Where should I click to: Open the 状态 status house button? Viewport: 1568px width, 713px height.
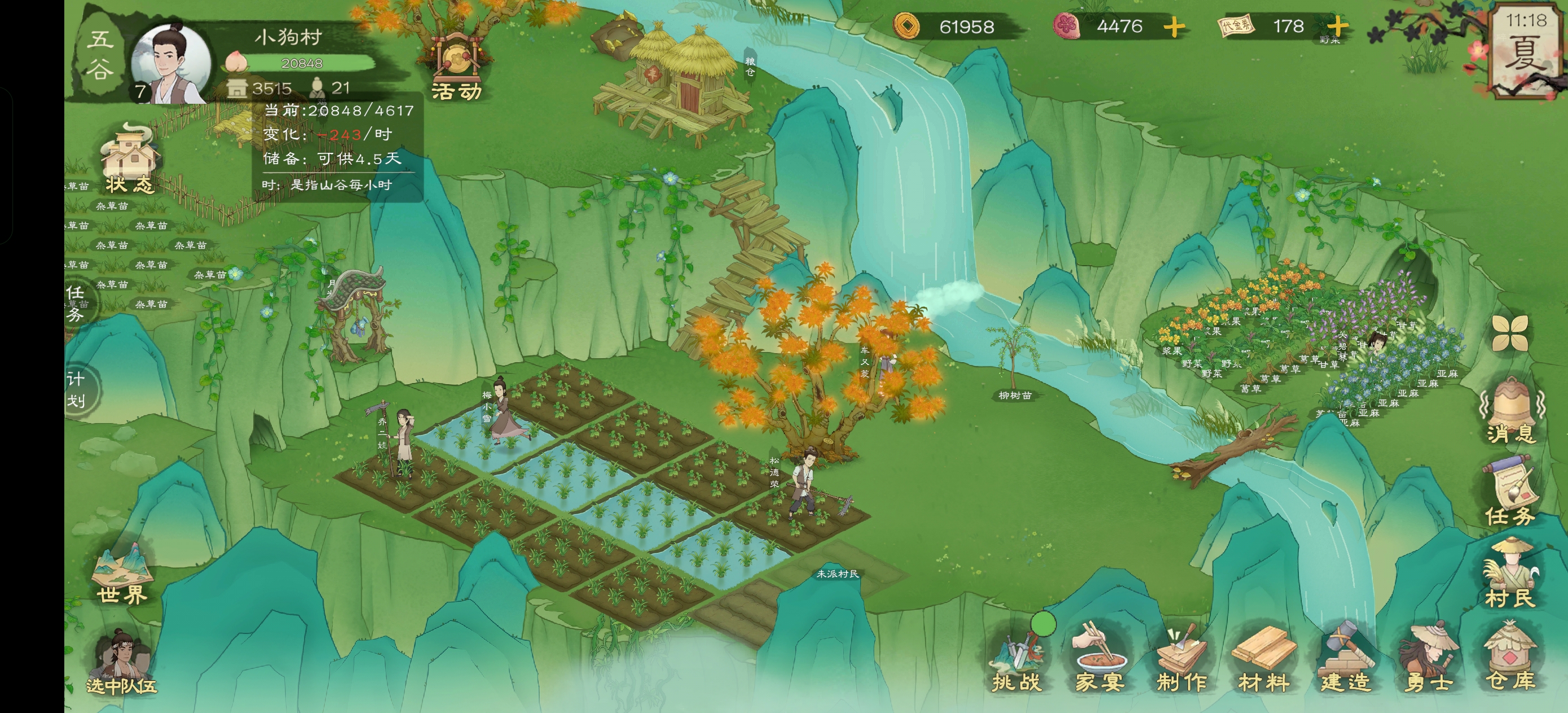129,160
